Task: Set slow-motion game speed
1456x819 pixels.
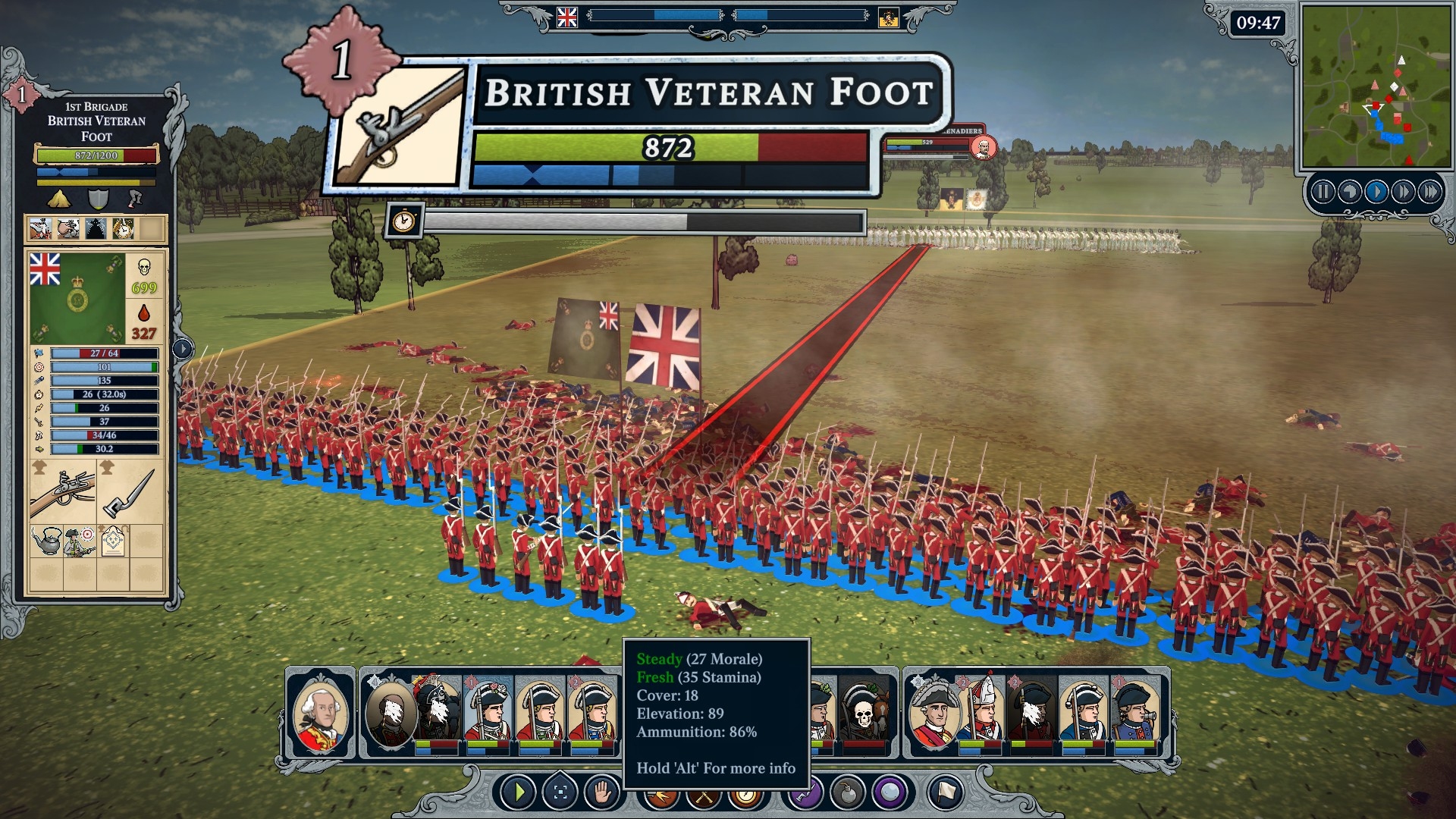Action: coord(1350,192)
